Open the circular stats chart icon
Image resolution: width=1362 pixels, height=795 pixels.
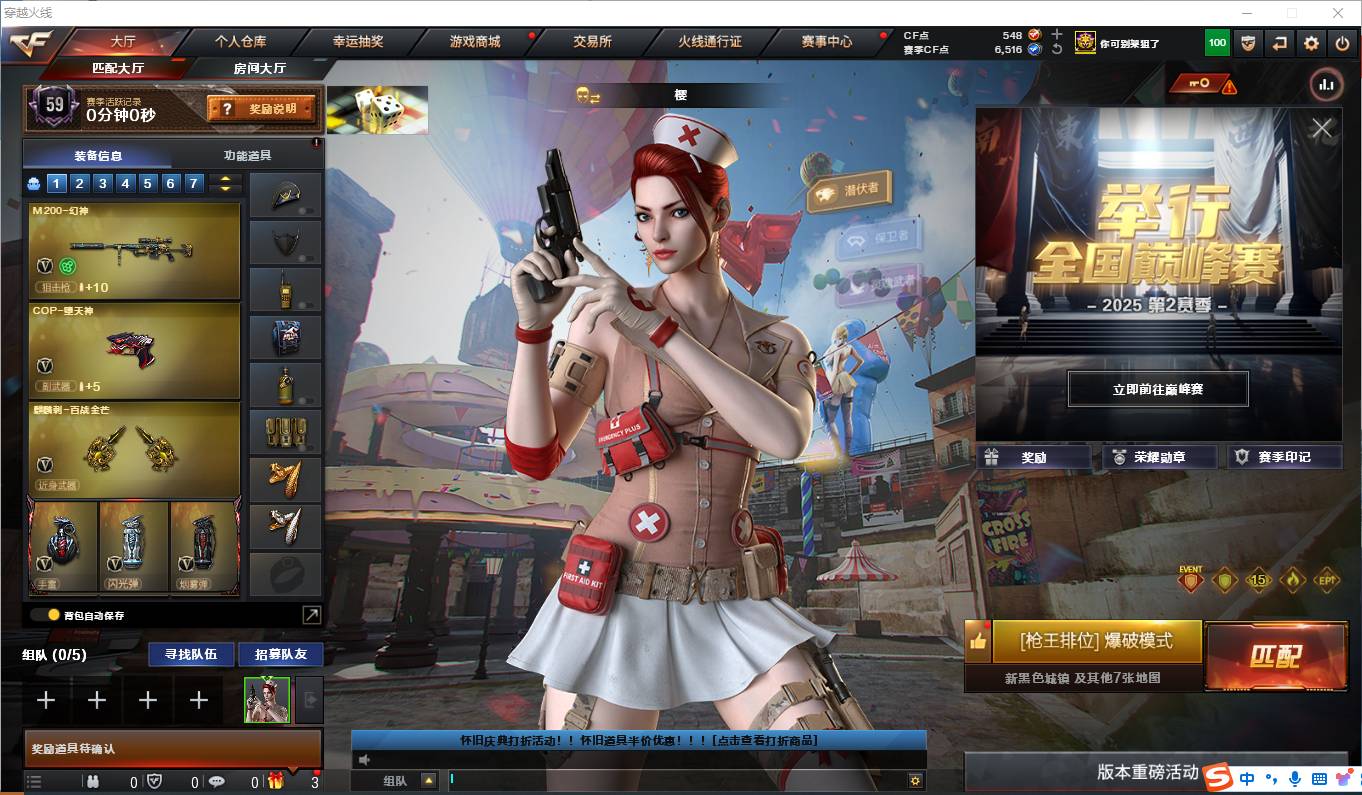pyautogui.click(x=1326, y=86)
